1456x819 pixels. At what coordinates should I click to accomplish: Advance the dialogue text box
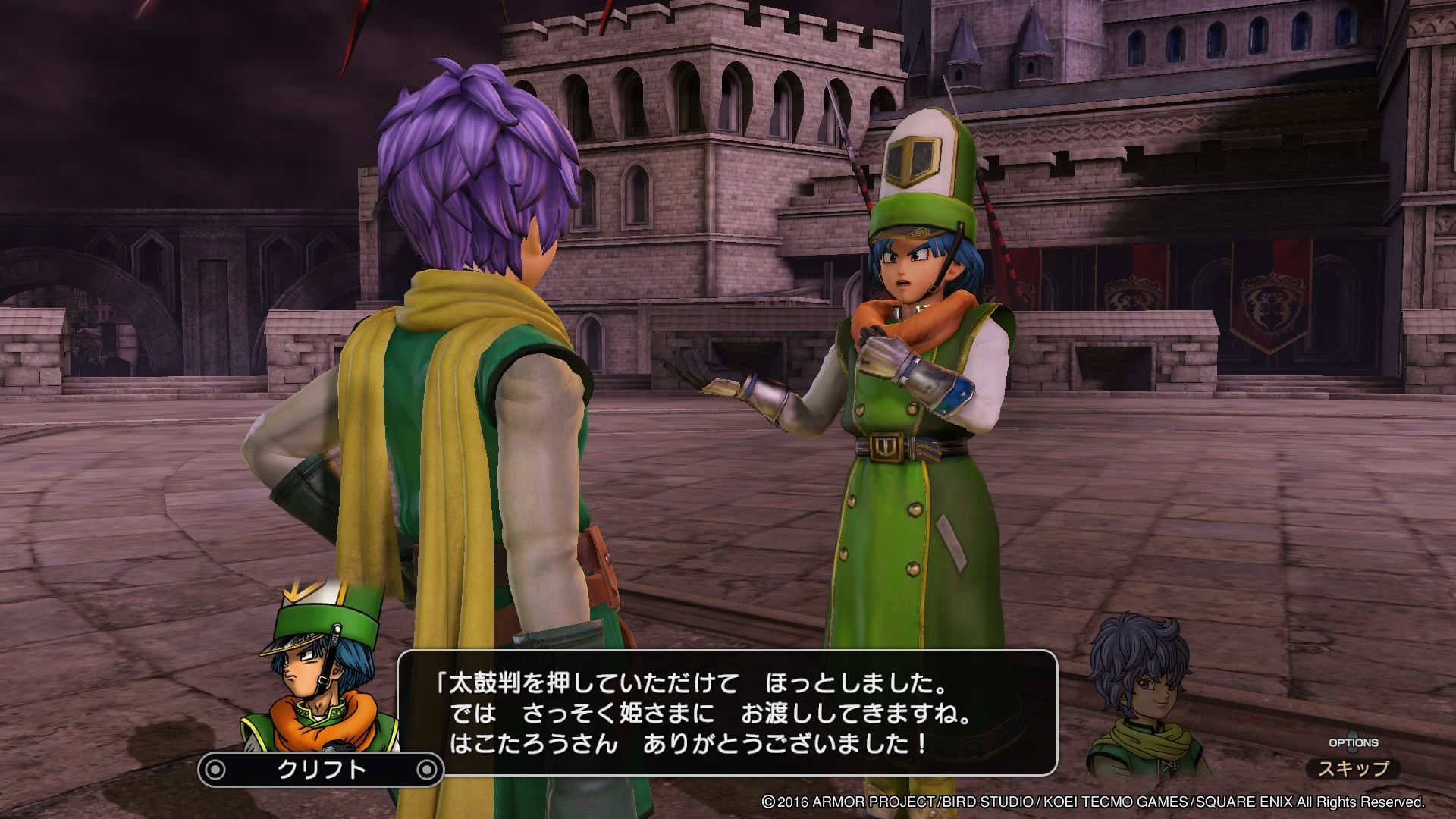click(726, 712)
